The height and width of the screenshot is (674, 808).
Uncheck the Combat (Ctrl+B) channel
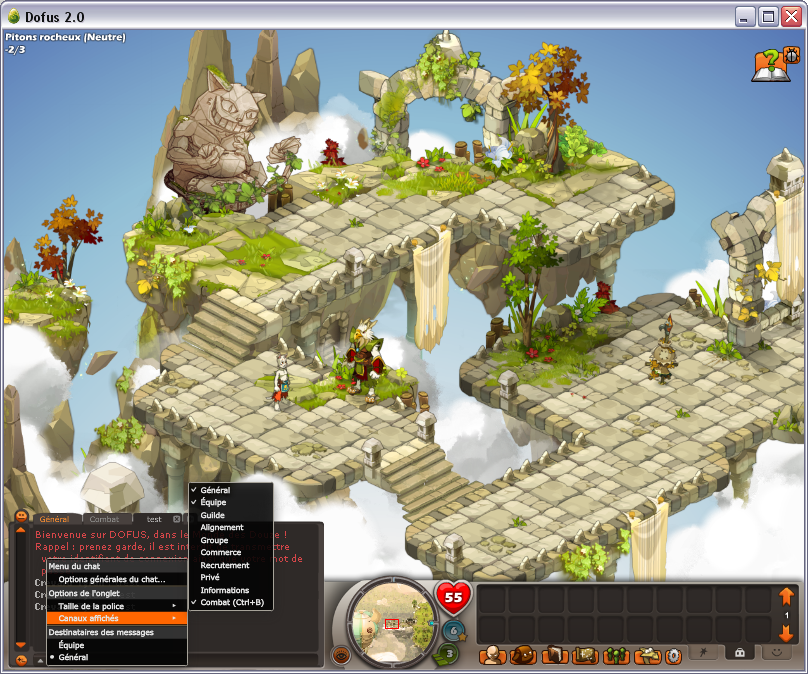(x=232, y=603)
